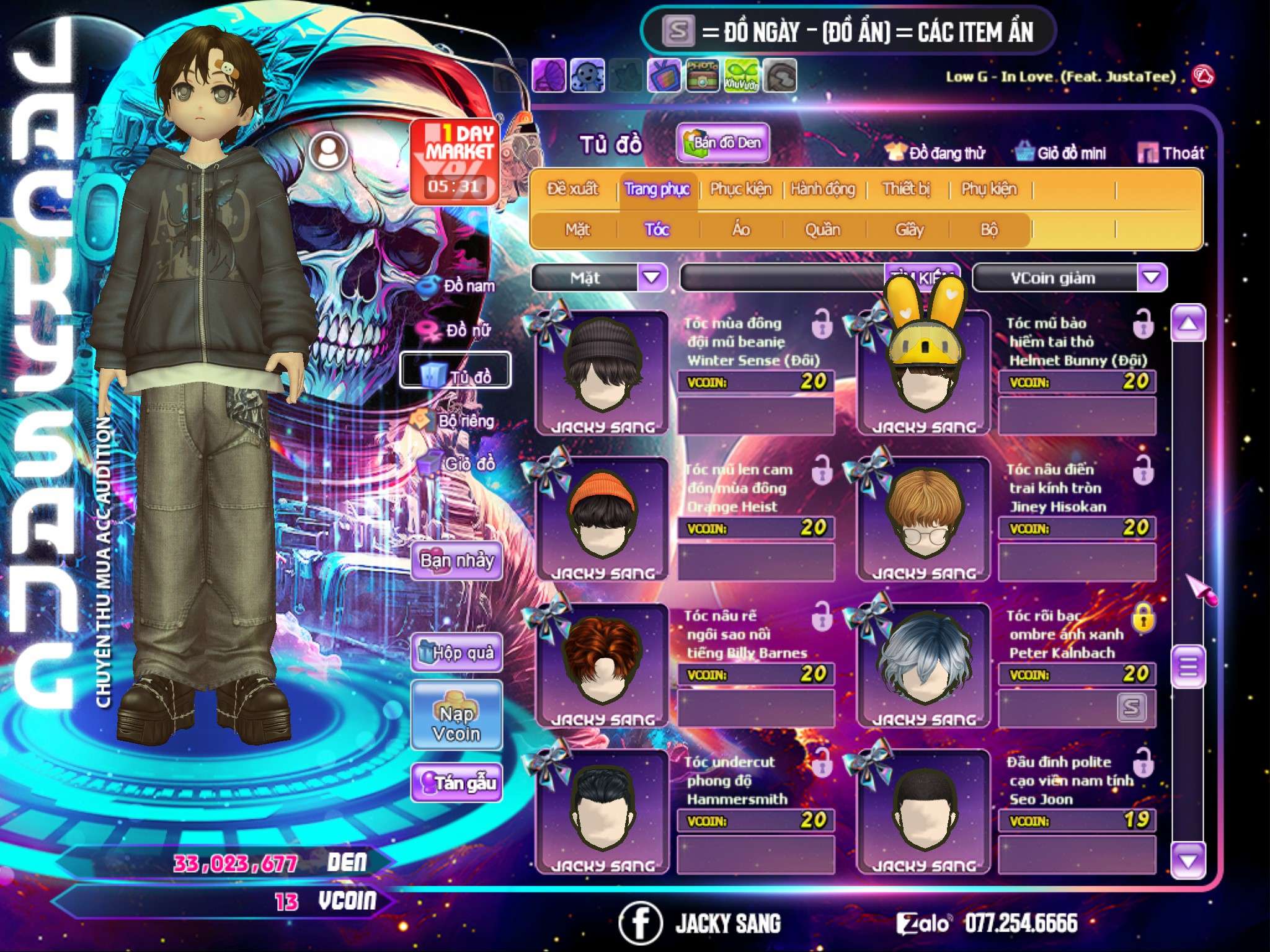Click the scroll down arrow of item list
The height and width of the screenshot is (952, 1270).
click(x=1188, y=860)
